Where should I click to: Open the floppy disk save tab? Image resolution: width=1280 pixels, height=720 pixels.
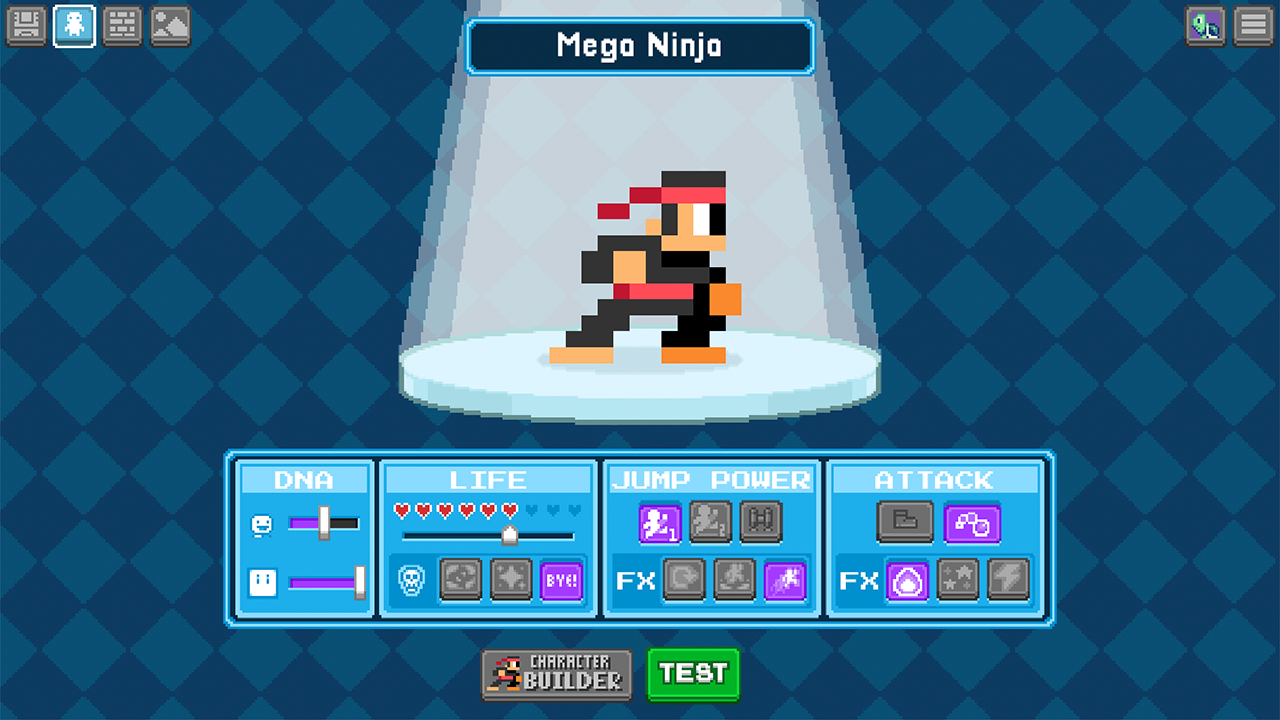pos(26,26)
